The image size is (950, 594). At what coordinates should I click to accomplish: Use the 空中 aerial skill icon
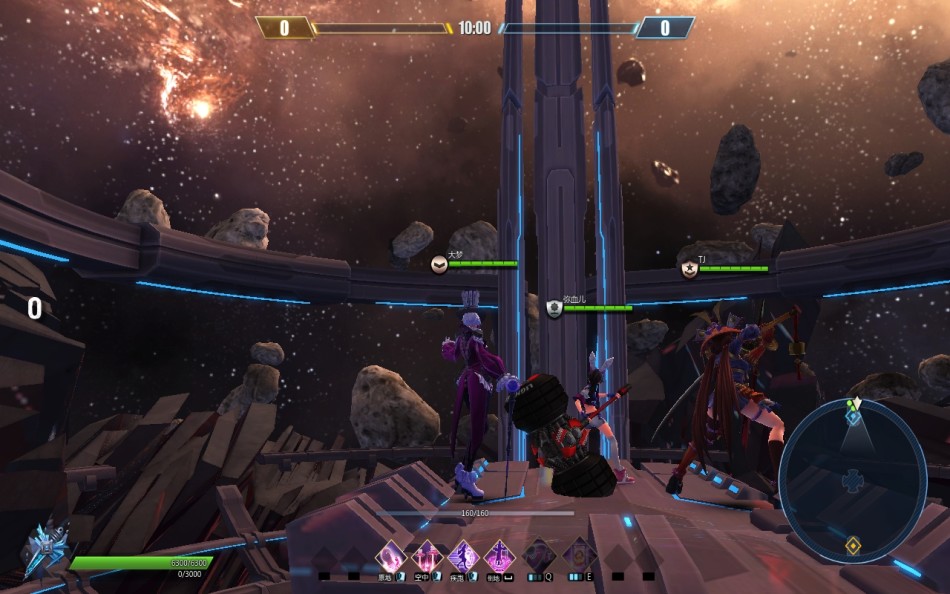pos(427,555)
